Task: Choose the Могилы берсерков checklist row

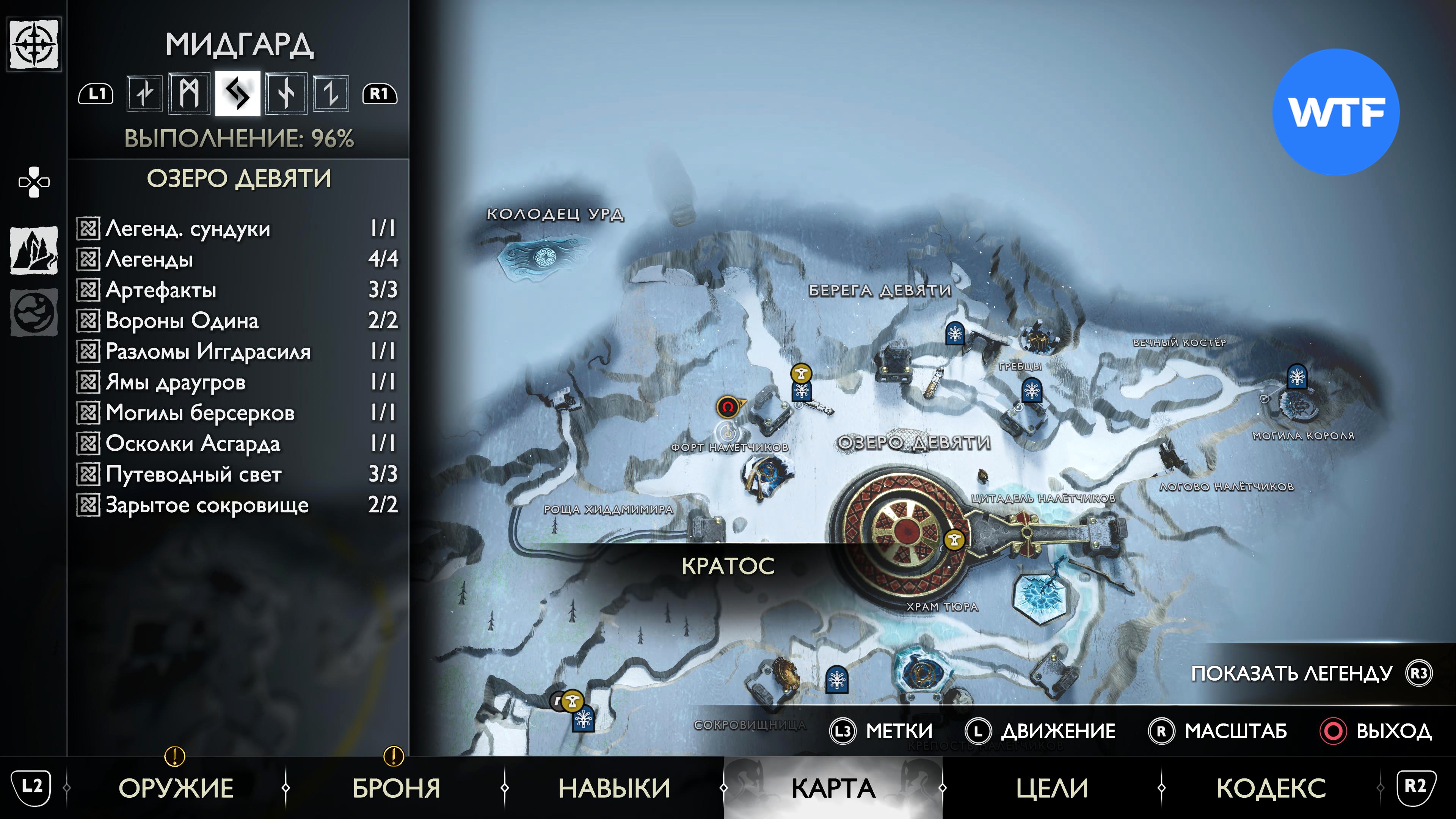Action: 237,413
